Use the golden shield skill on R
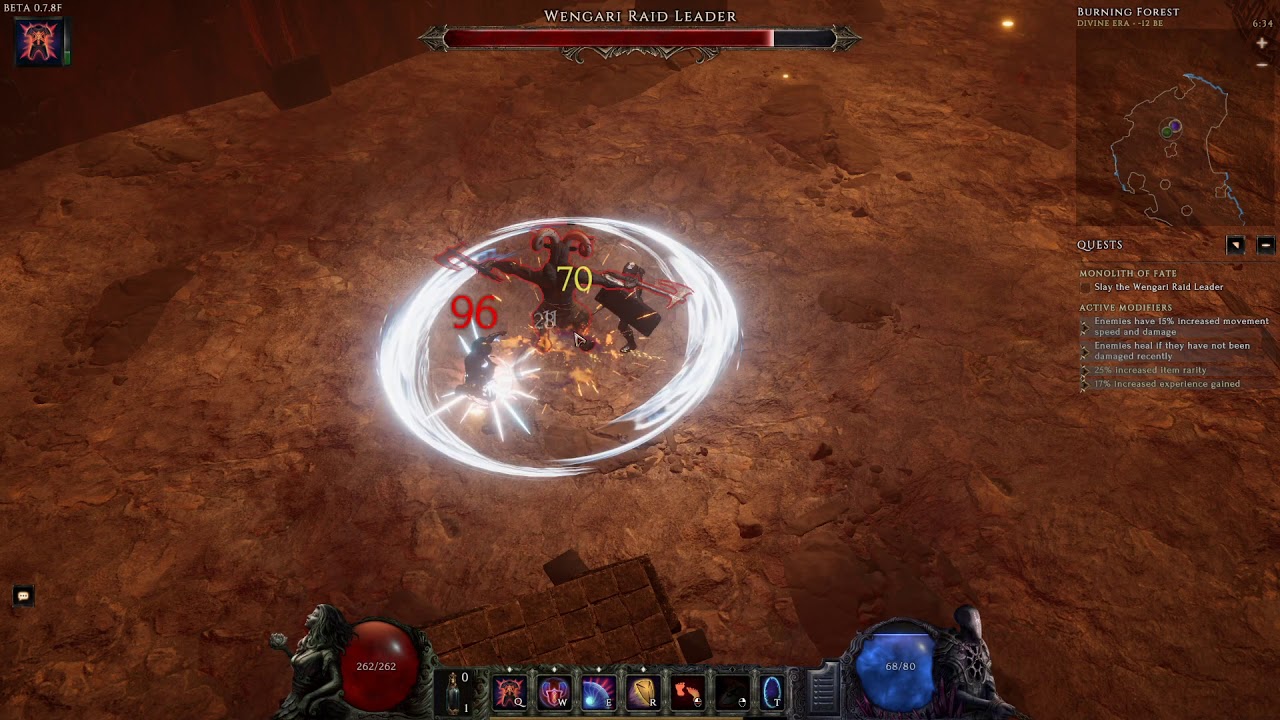 click(x=641, y=692)
